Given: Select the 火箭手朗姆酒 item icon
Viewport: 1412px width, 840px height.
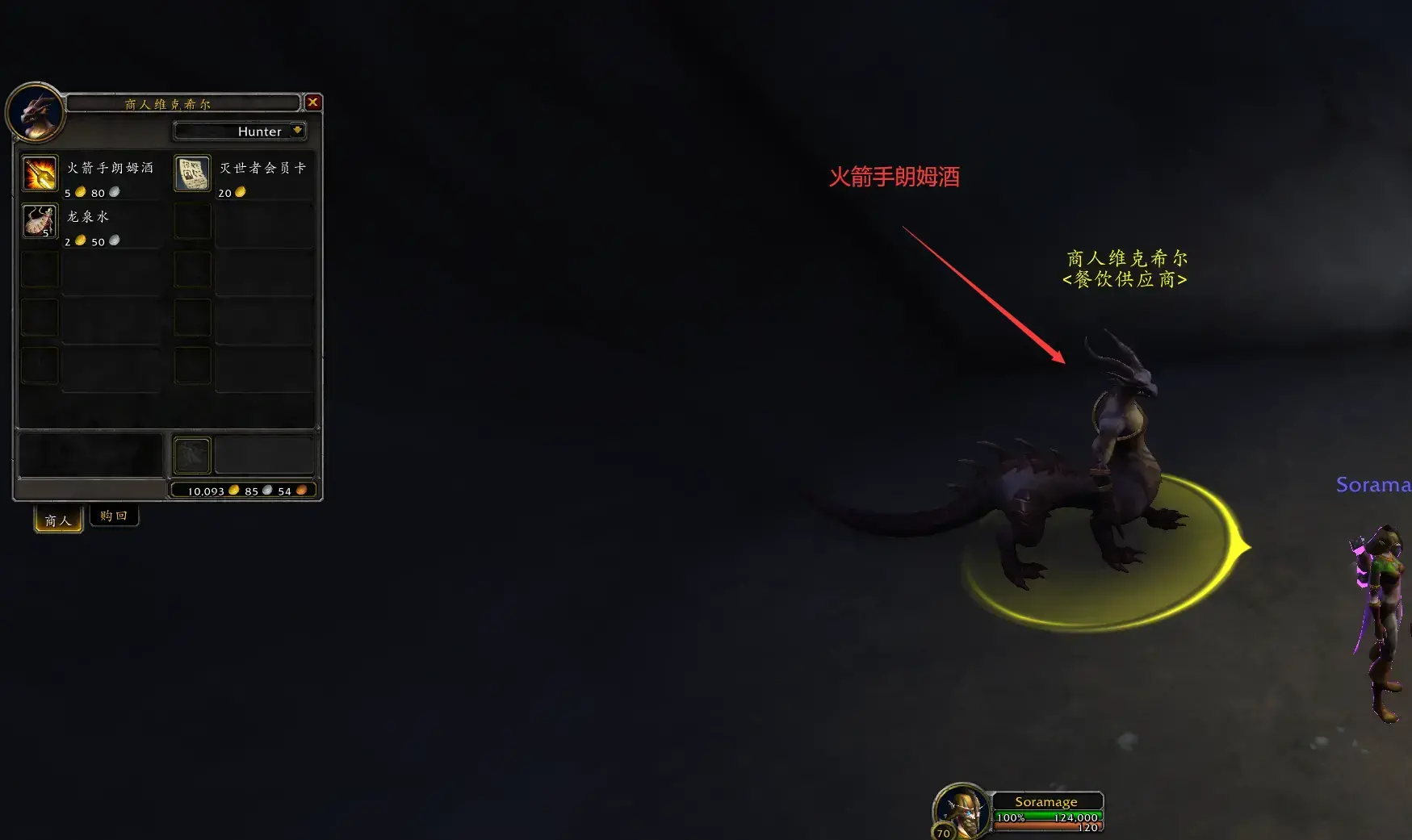Looking at the screenshot, I should pyautogui.click(x=39, y=173).
